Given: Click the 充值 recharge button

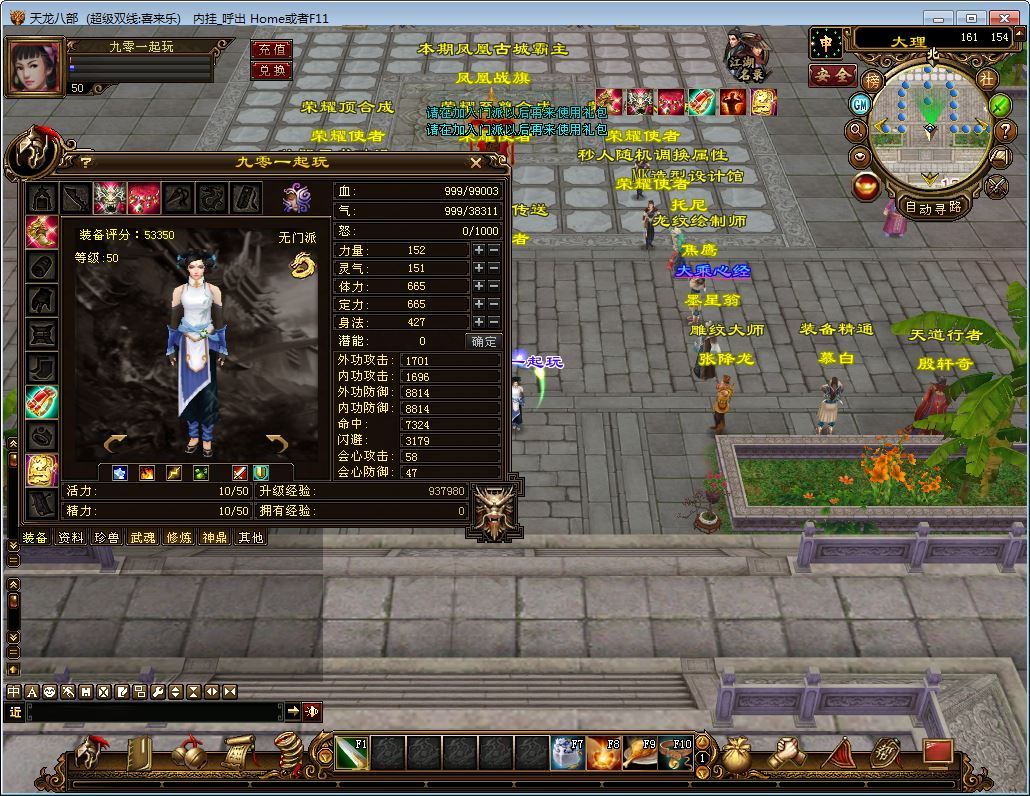Looking at the screenshot, I should (271, 49).
